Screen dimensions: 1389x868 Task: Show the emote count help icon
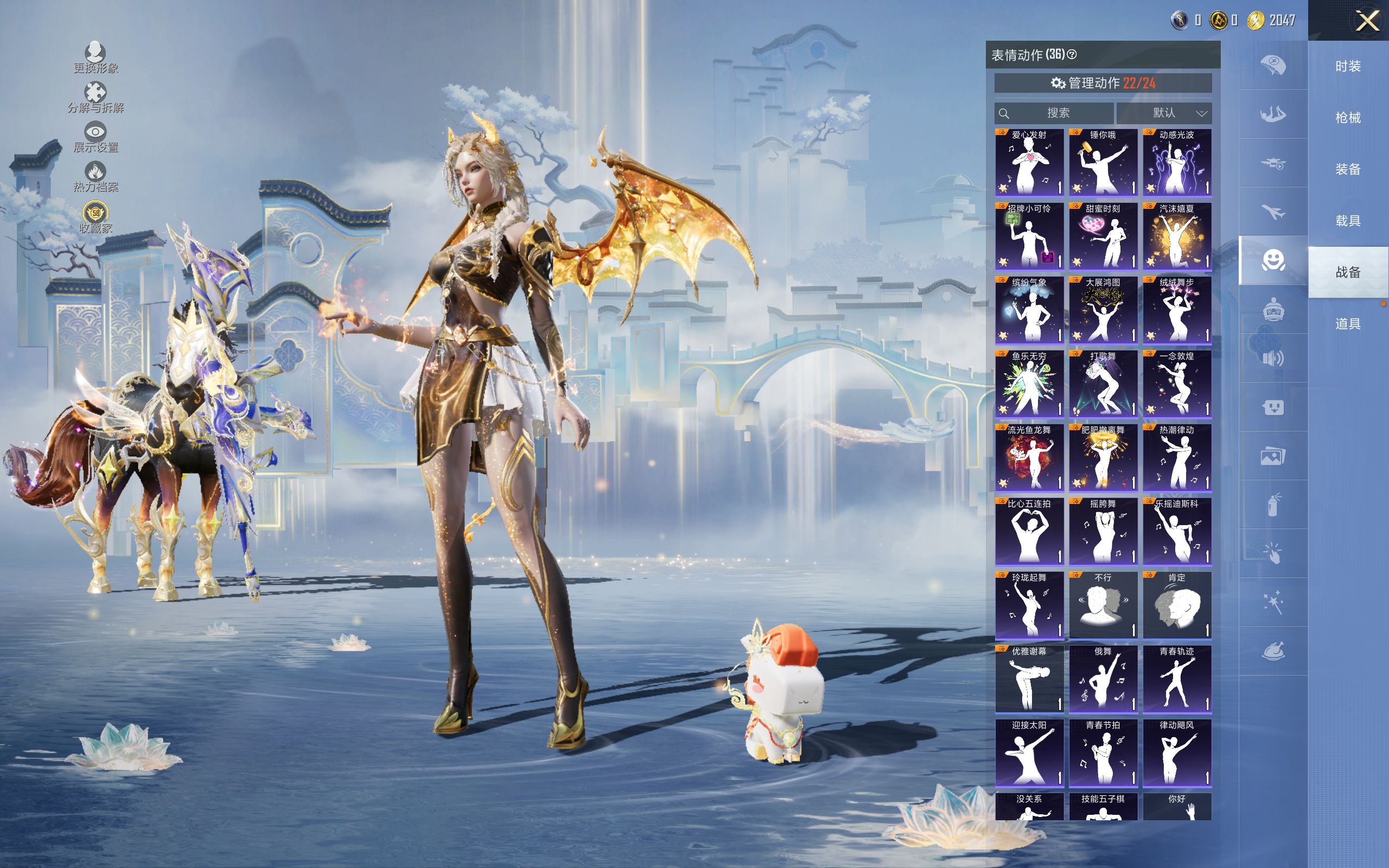1072,55
